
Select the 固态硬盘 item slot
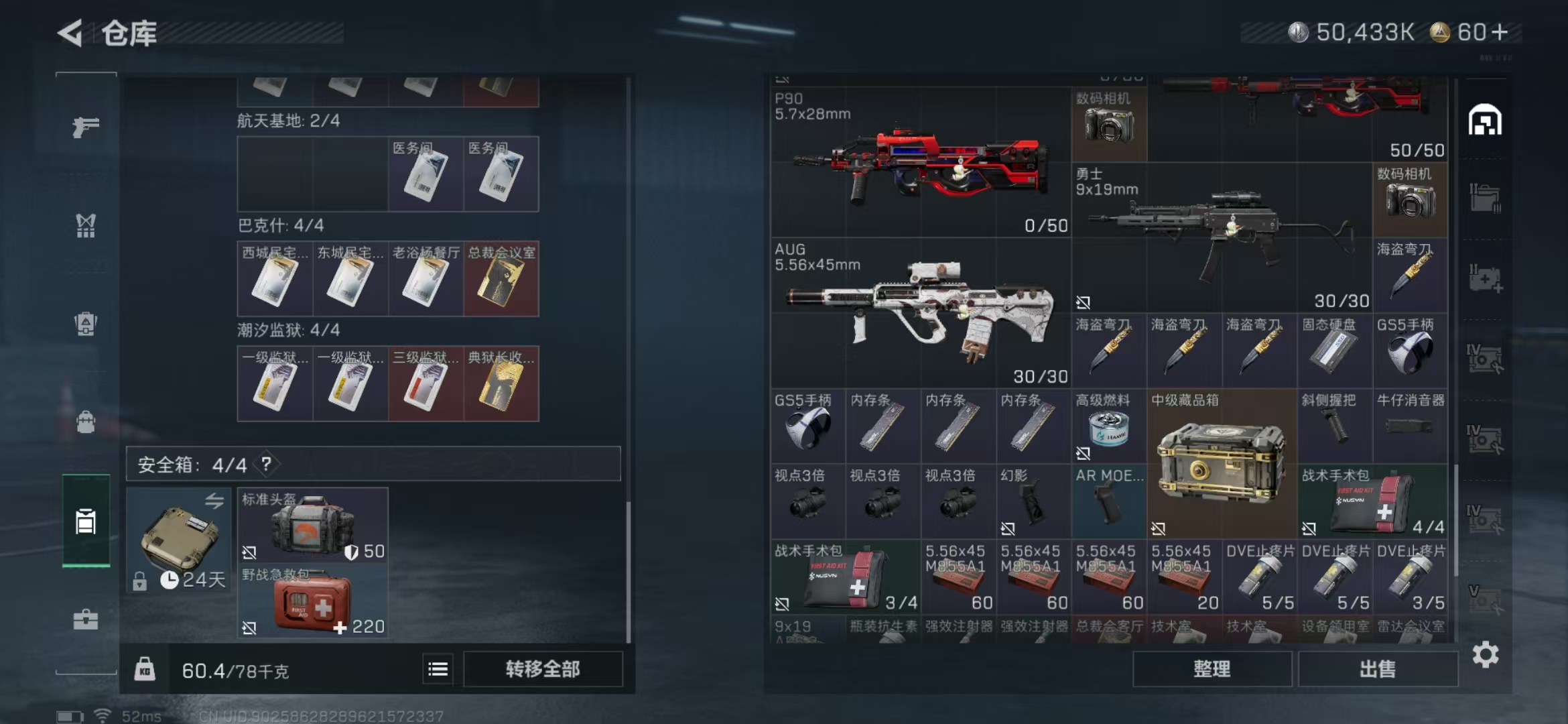1333,351
